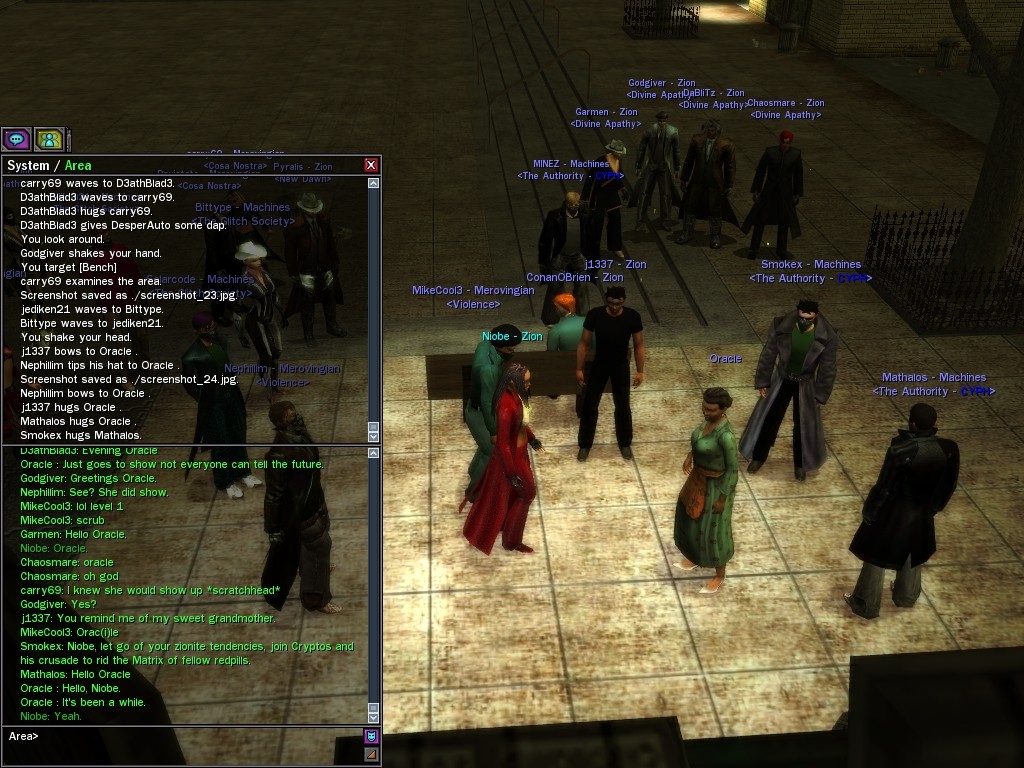The width and height of the screenshot is (1024, 768).
Task: Open the purple face emote button
Action: click(x=371, y=737)
